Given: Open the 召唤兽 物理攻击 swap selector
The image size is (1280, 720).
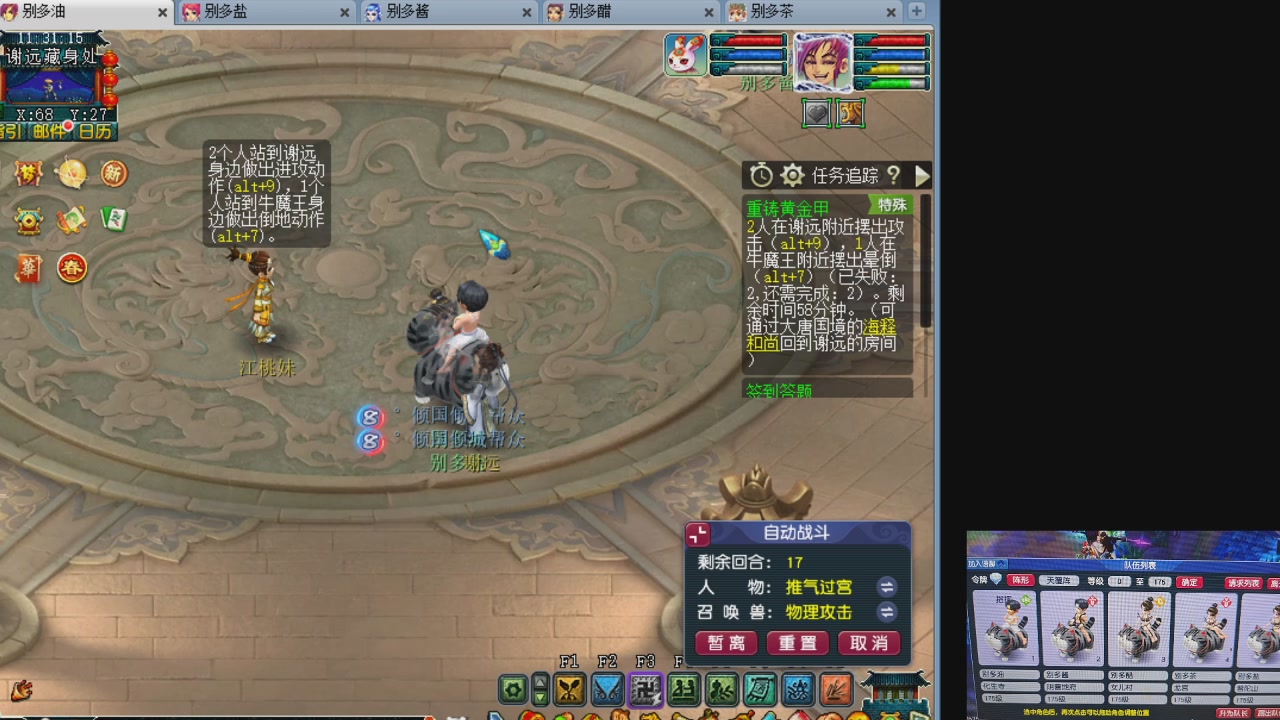Looking at the screenshot, I should 887,612.
